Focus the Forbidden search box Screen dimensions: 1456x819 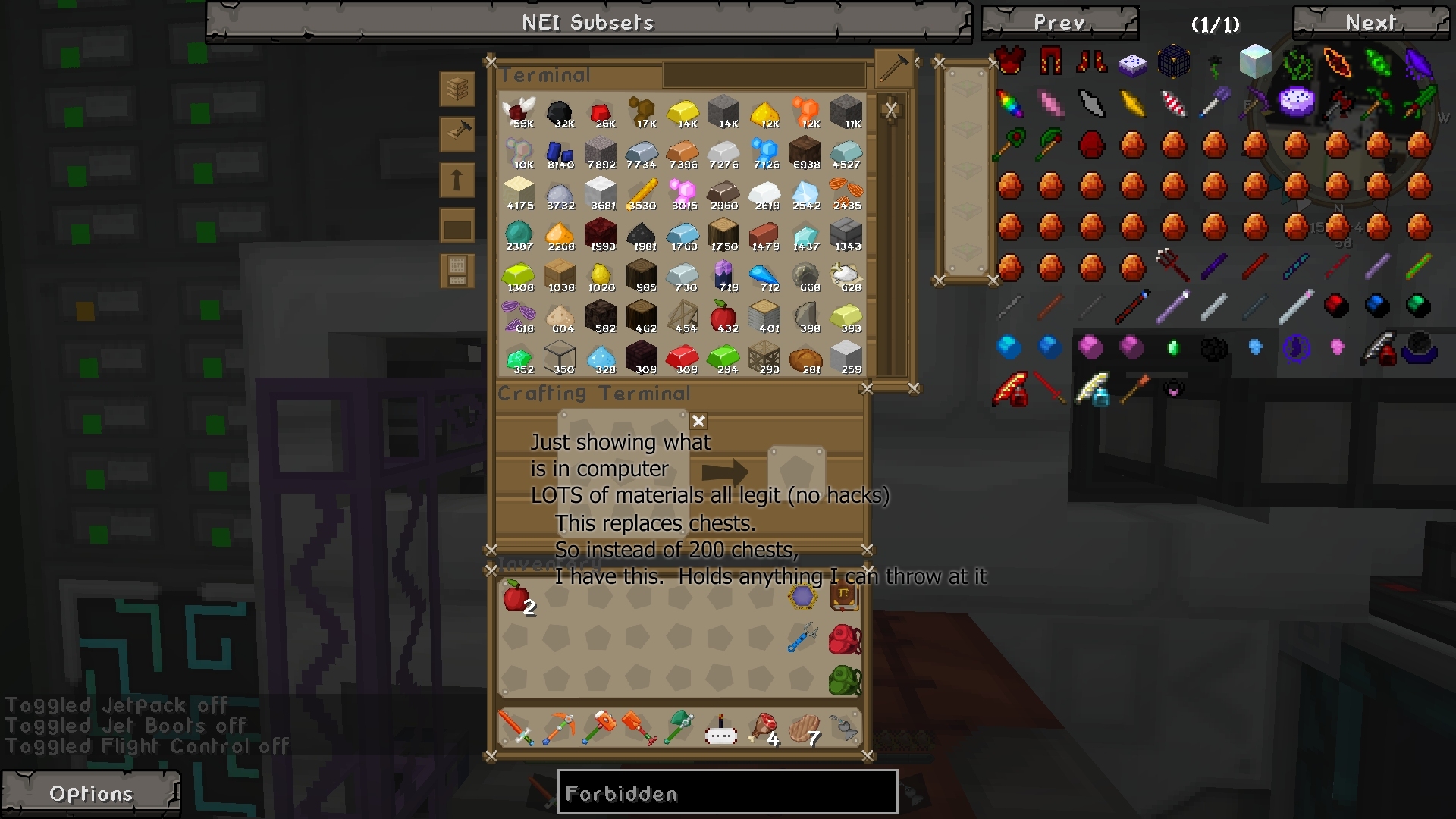727,793
